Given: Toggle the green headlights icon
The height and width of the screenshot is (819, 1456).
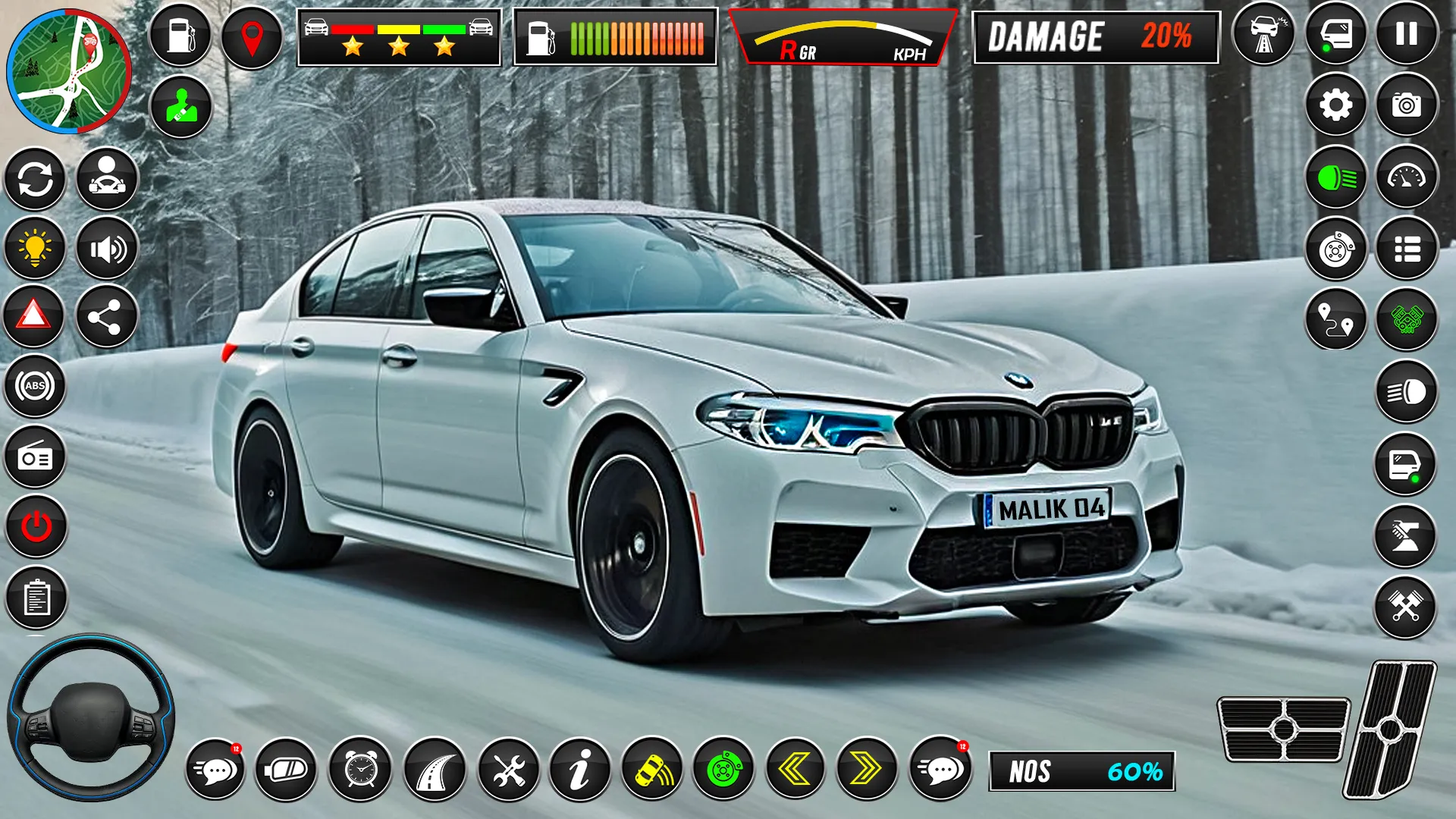Looking at the screenshot, I should coord(1335,178).
